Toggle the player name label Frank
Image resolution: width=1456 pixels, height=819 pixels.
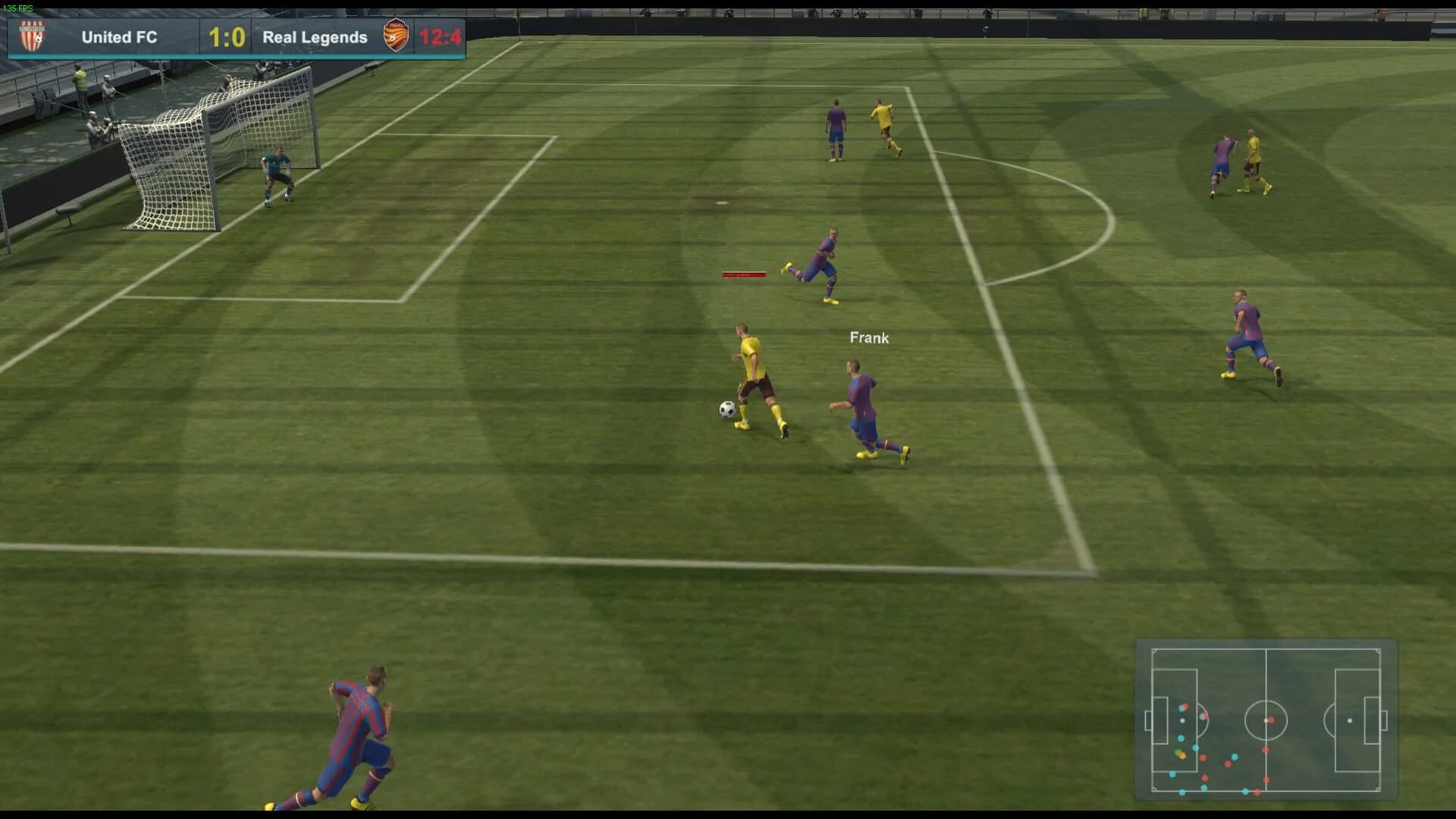tap(869, 338)
